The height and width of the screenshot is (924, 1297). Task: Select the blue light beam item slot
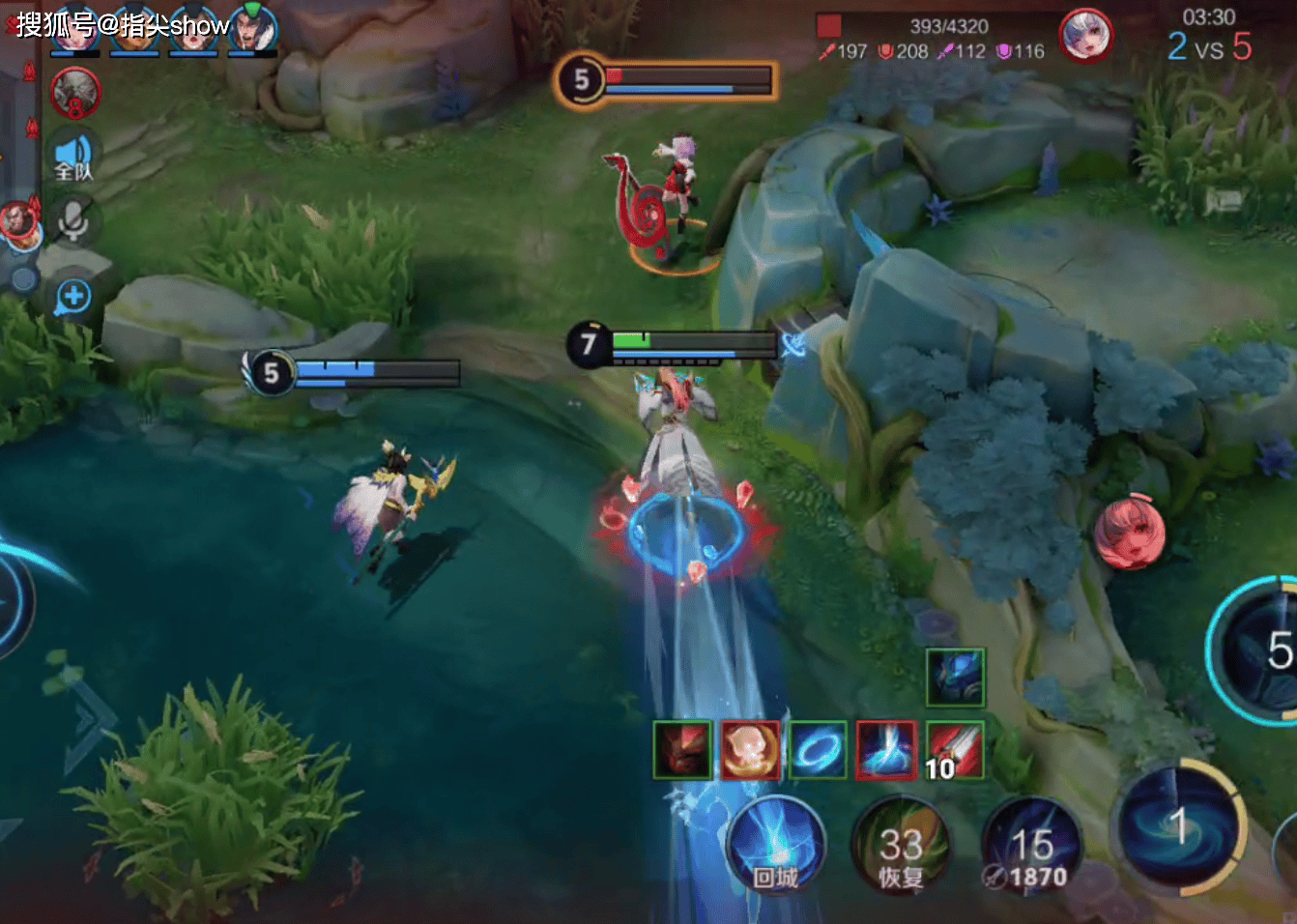(886, 749)
